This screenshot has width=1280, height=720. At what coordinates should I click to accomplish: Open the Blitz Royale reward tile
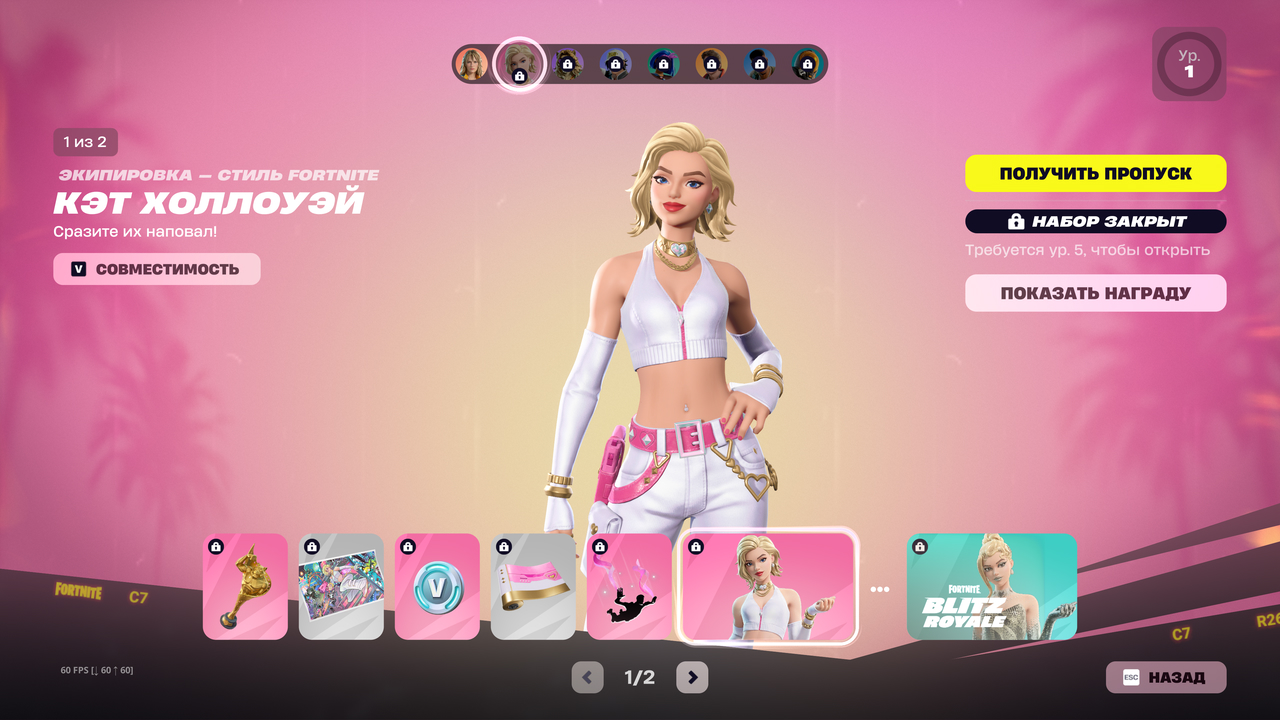pos(991,587)
